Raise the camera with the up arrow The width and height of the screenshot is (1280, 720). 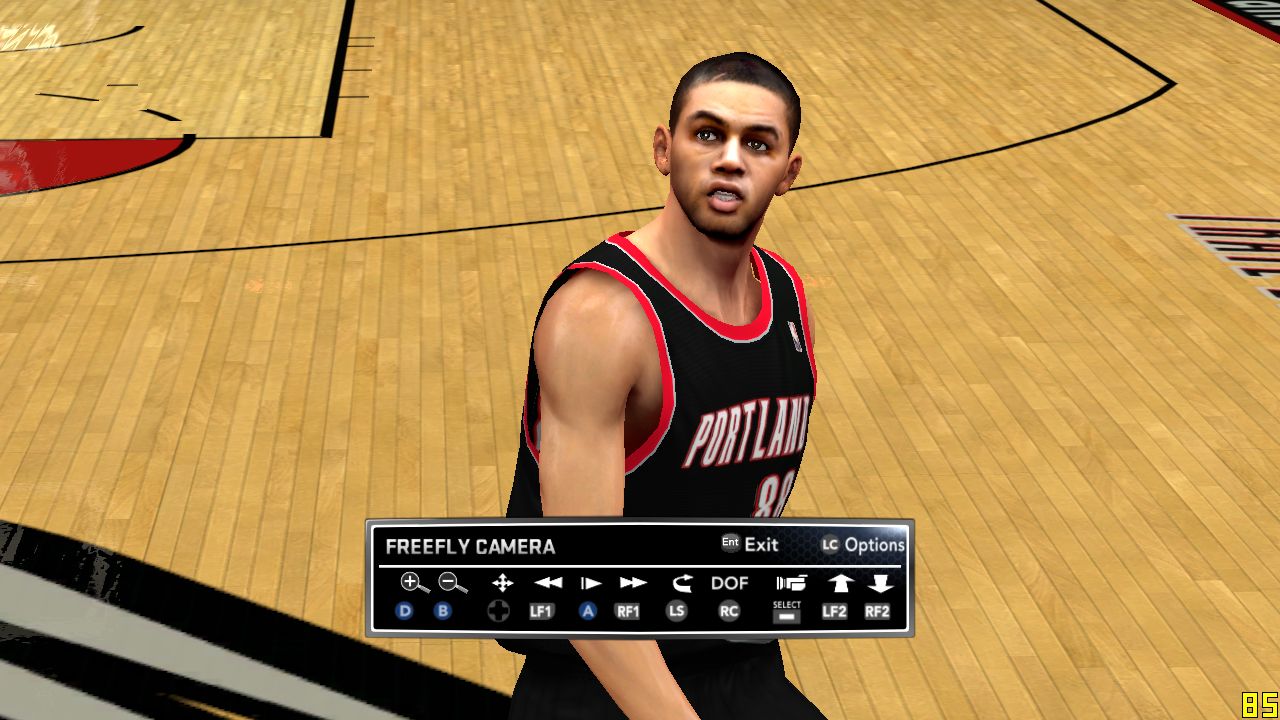[x=837, y=583]
